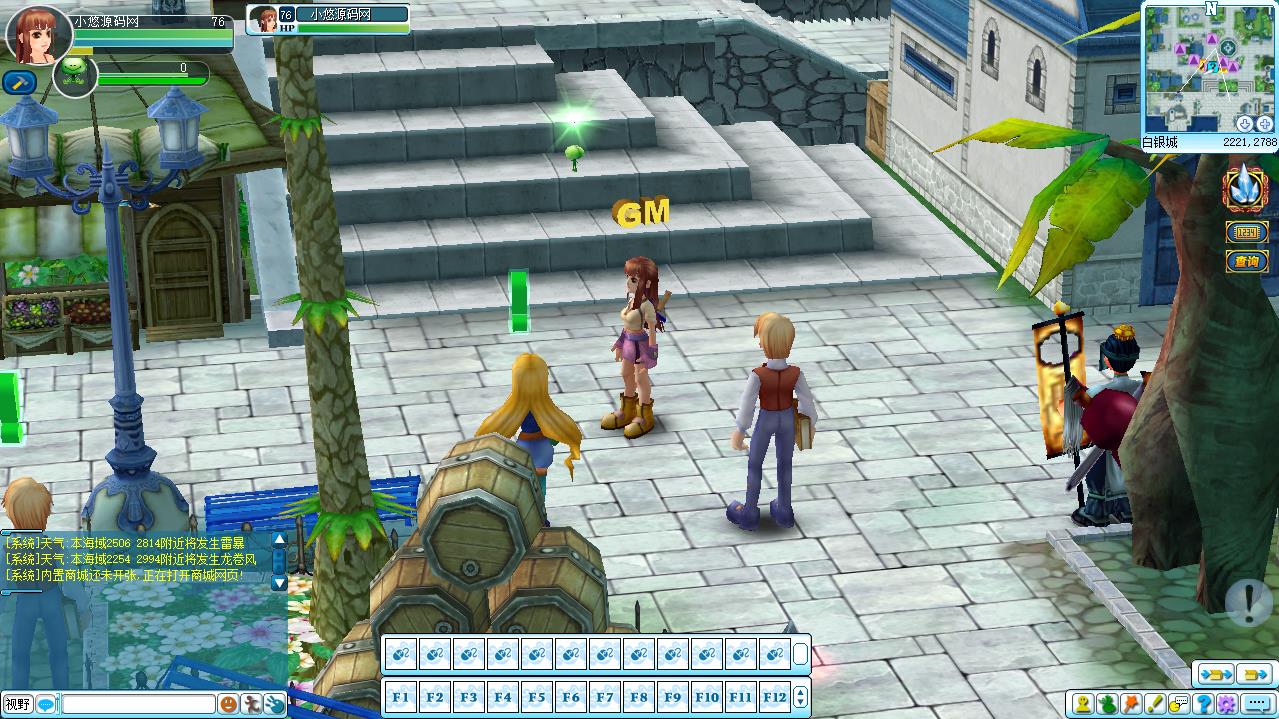Click the minimap down-arrow button
The width and height of the screenshot is (1279, 719).
tap(1245, 123)
